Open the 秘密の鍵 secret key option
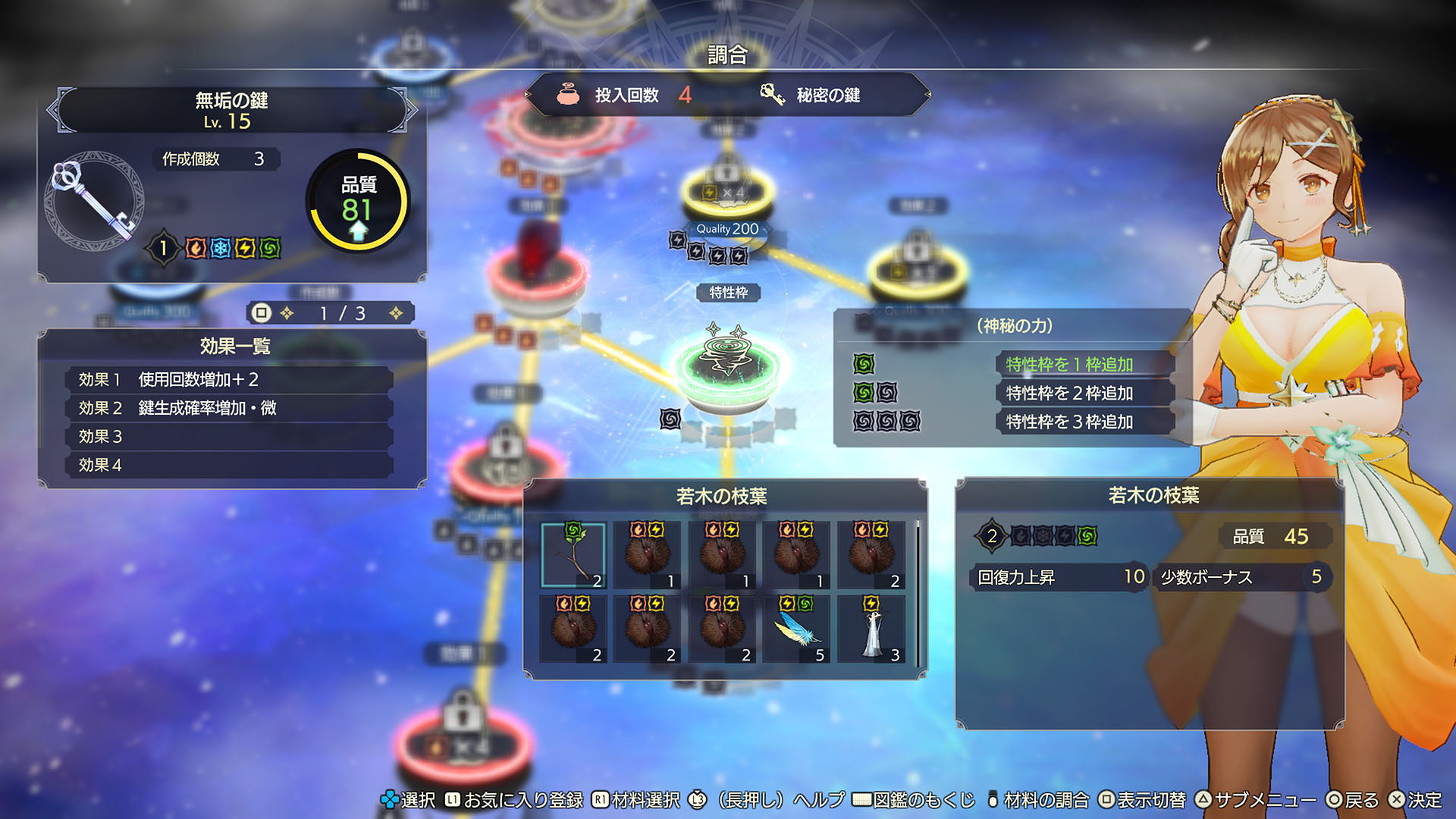 811,95
